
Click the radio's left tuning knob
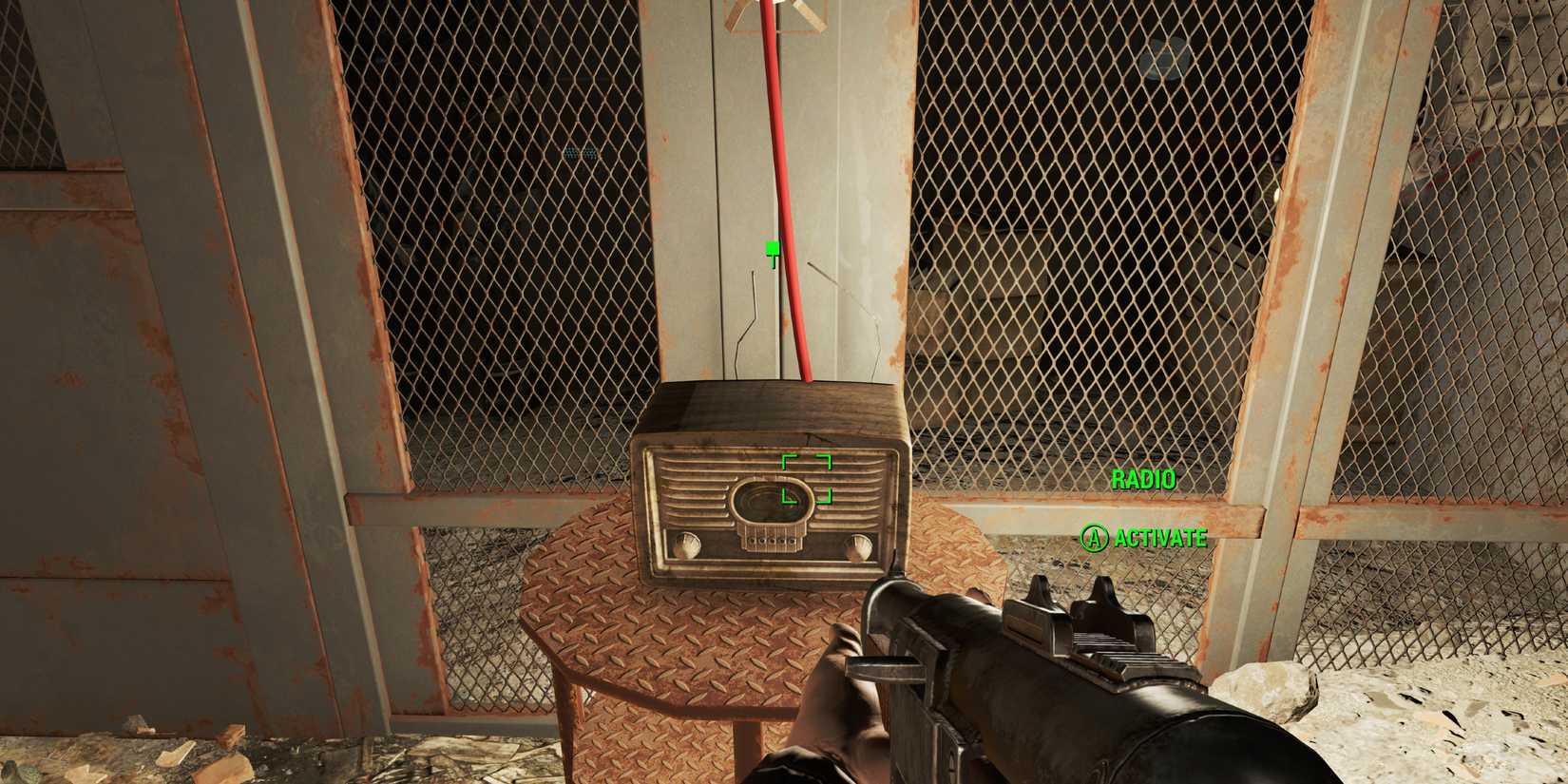tap(687, 545)
